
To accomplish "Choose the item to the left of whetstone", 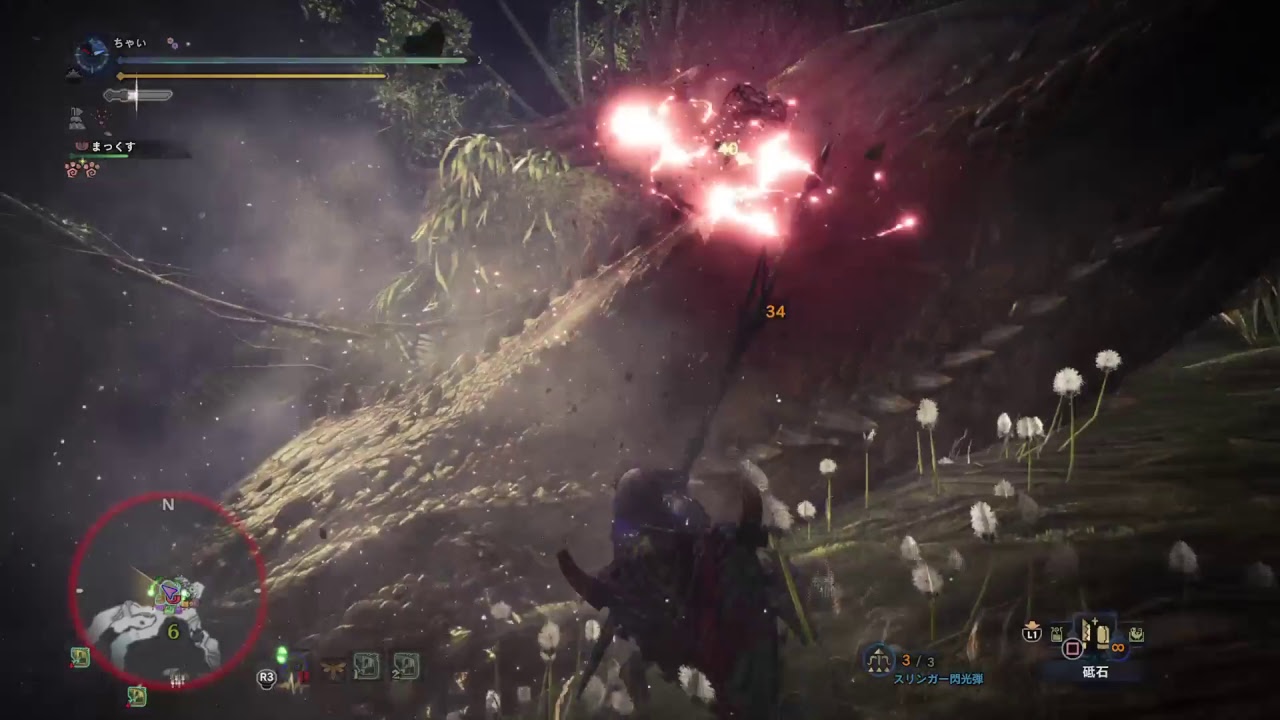I will (x=1057, y=633).
